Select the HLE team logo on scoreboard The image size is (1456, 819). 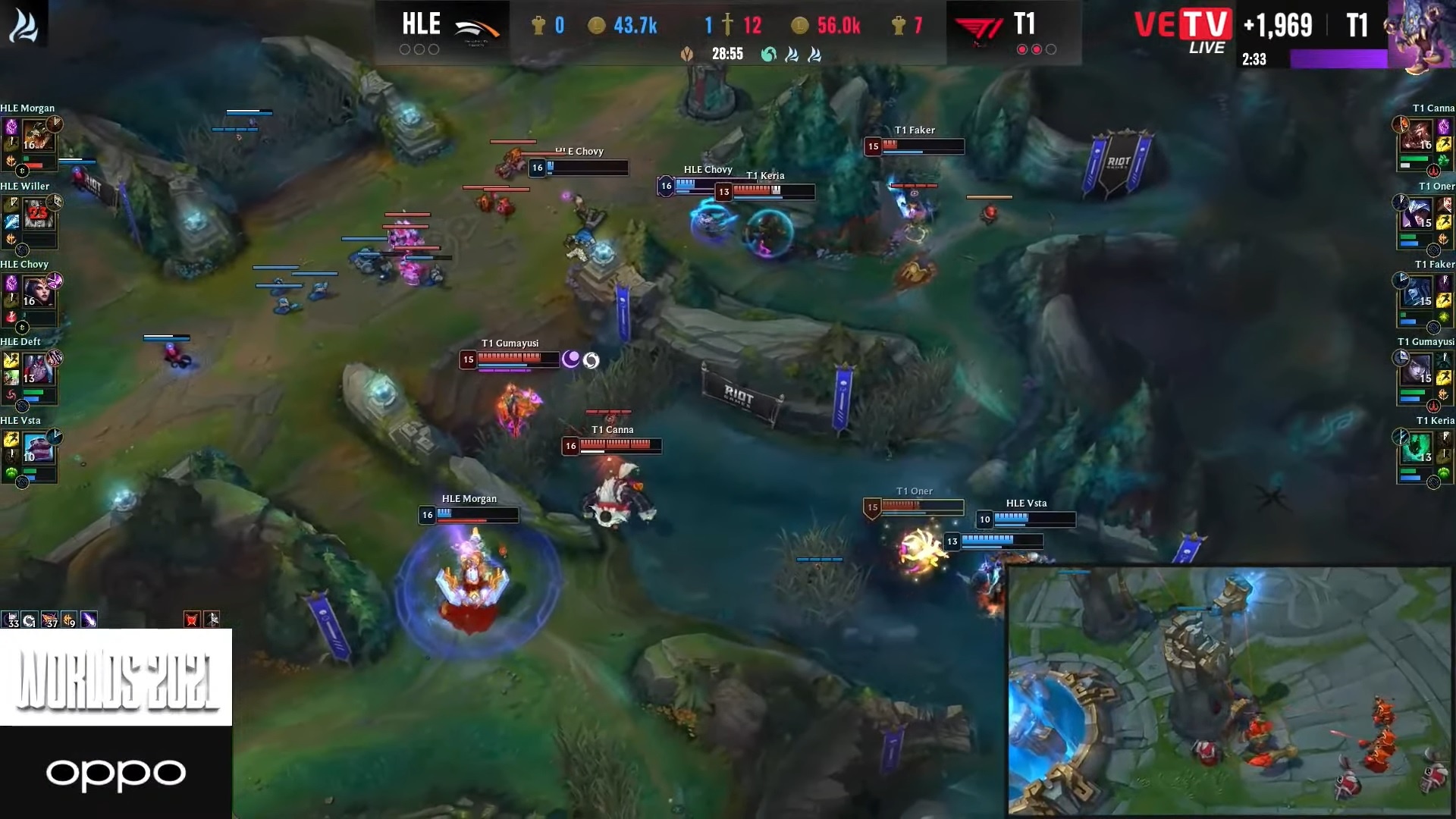pos(476,30)
